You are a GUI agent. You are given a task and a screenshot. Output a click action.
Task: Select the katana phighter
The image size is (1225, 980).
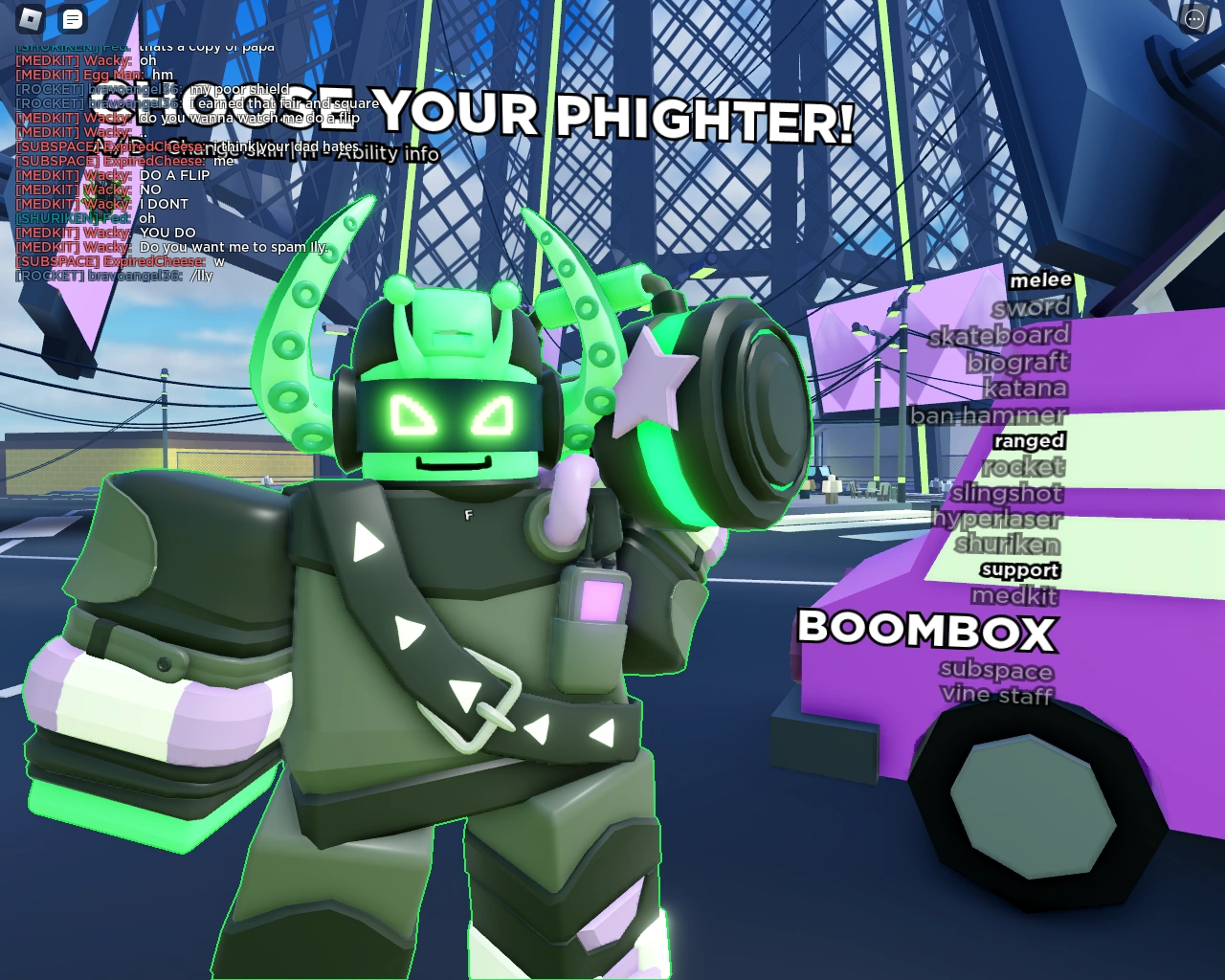(1028, 389)
